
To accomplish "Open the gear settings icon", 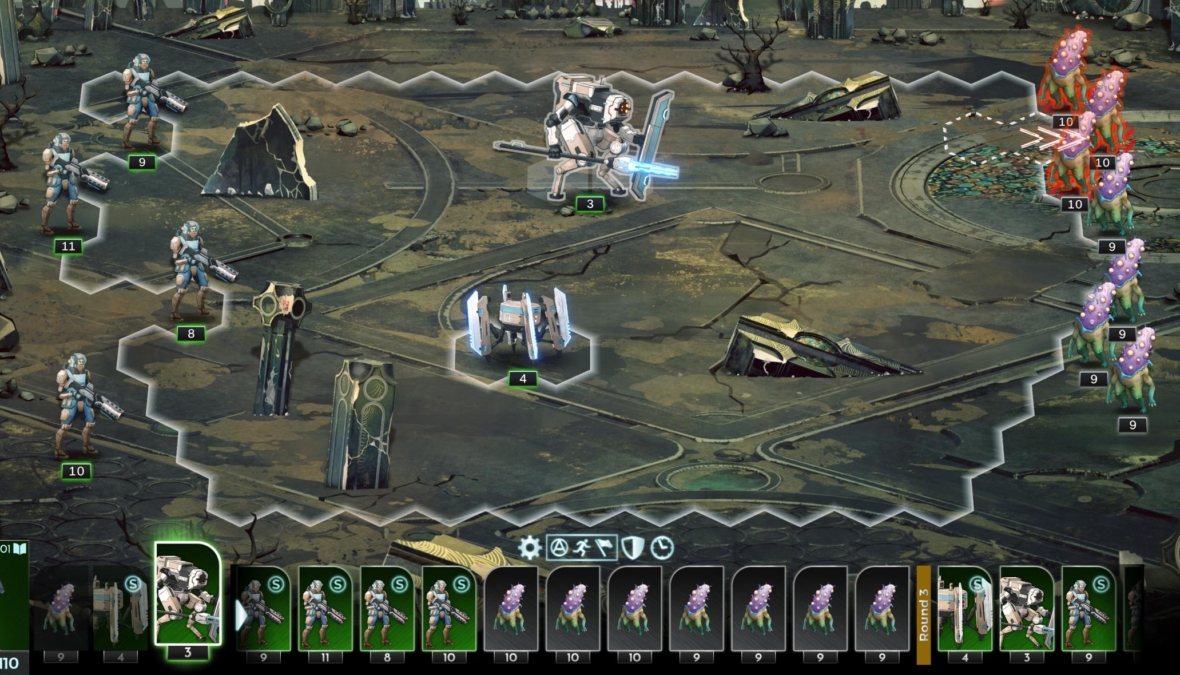I will [530, 548].
